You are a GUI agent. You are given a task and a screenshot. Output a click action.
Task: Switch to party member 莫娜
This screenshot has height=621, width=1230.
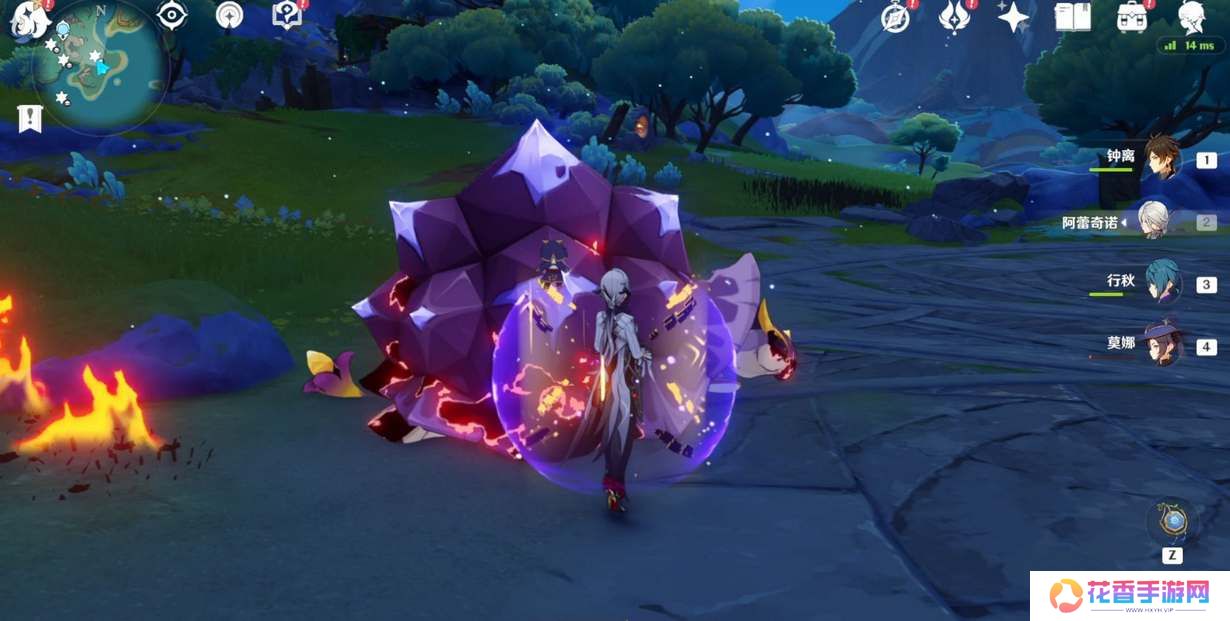[x=1163, y=346]
